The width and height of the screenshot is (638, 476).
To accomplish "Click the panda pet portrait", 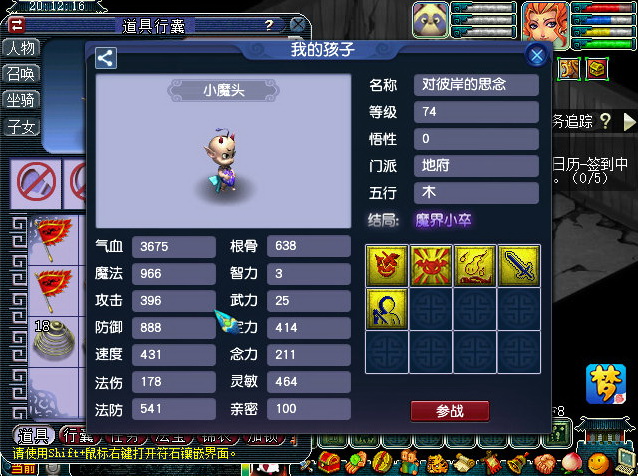I will click(x=431, y=21).
